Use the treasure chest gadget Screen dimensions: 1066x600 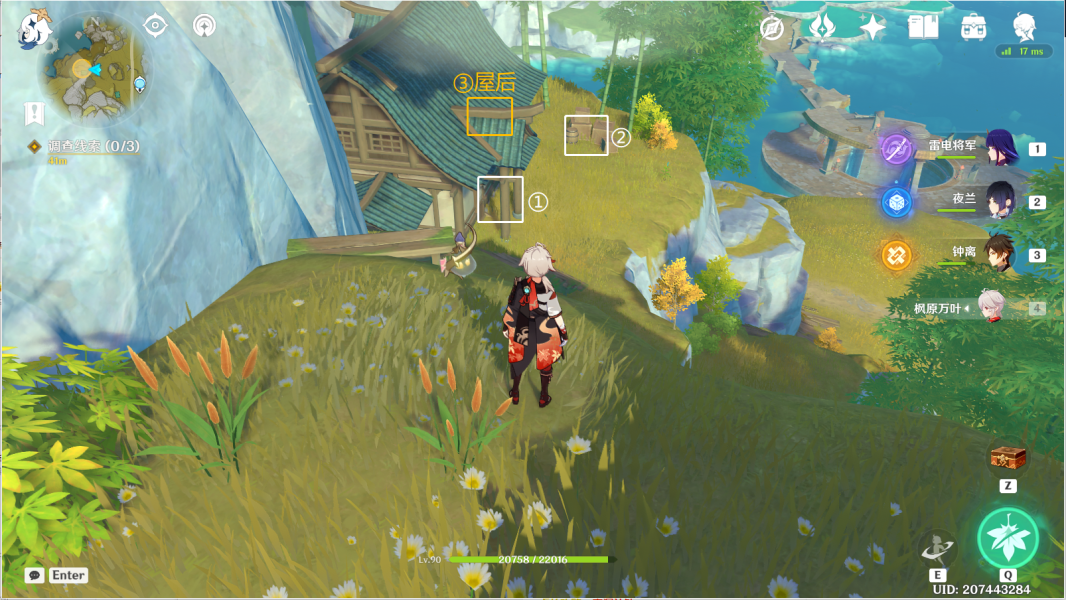[1008, 458]
